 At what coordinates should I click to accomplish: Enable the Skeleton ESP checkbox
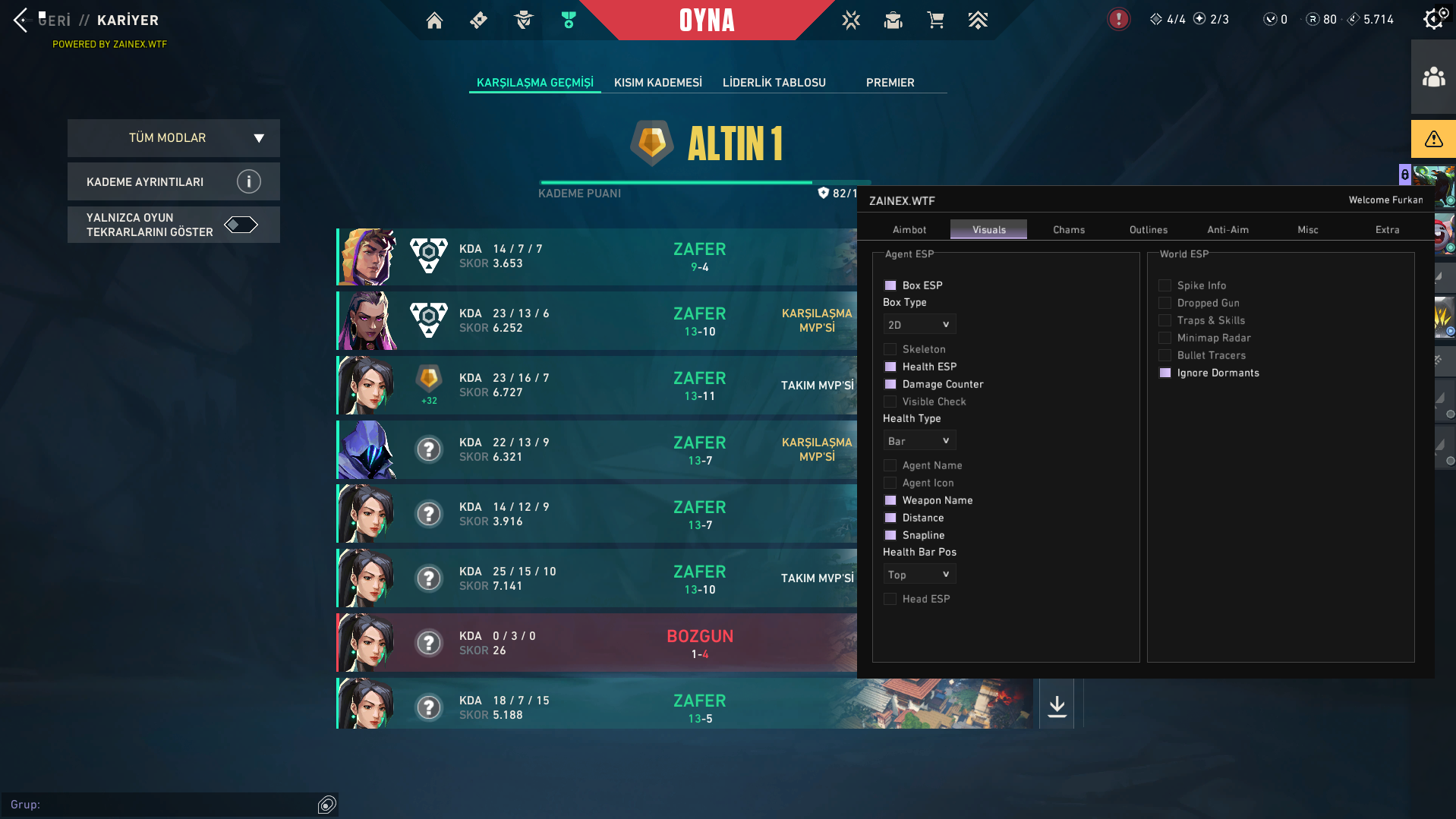(x=890, y=348)
